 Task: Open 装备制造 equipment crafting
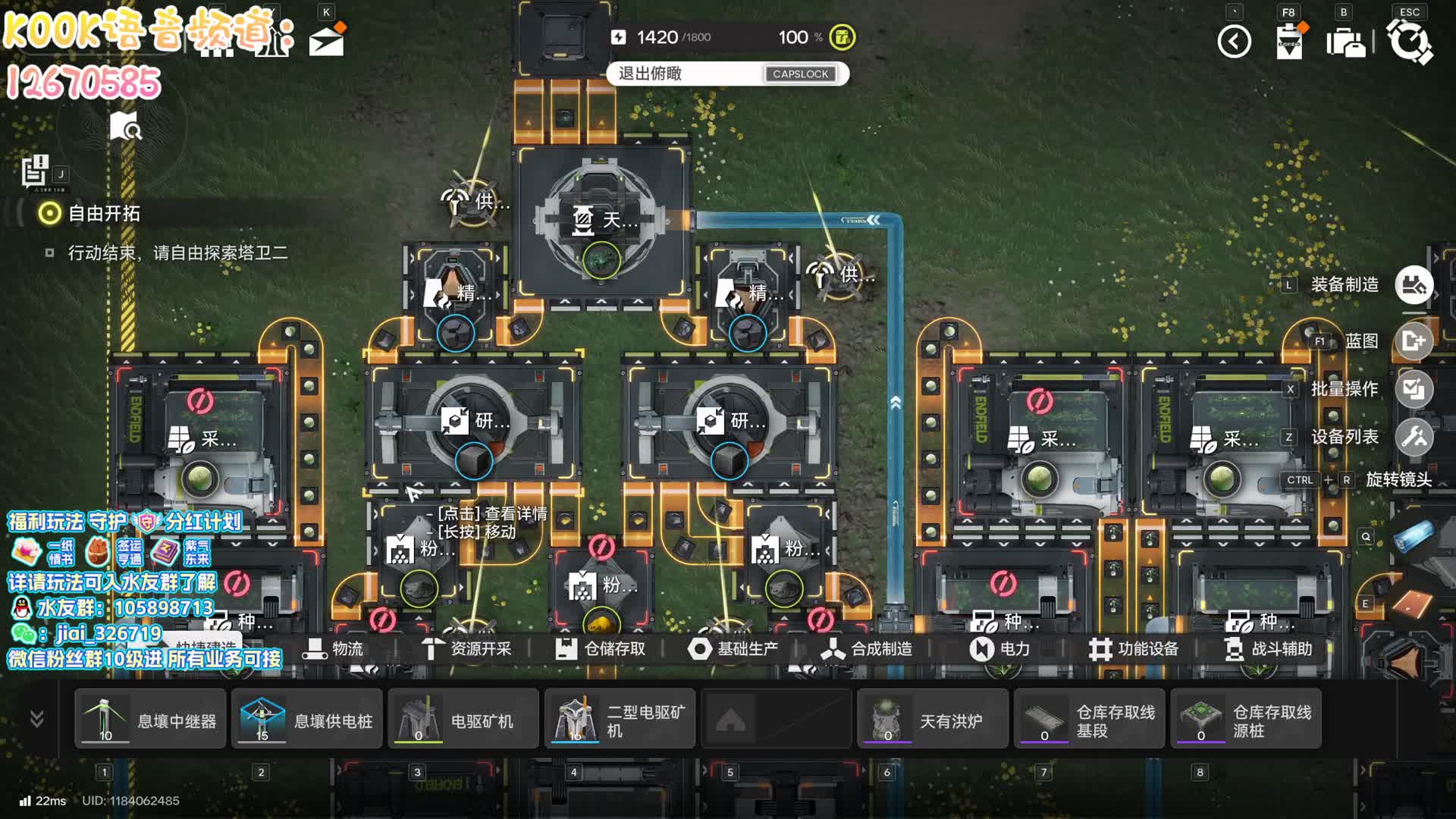1414,285
